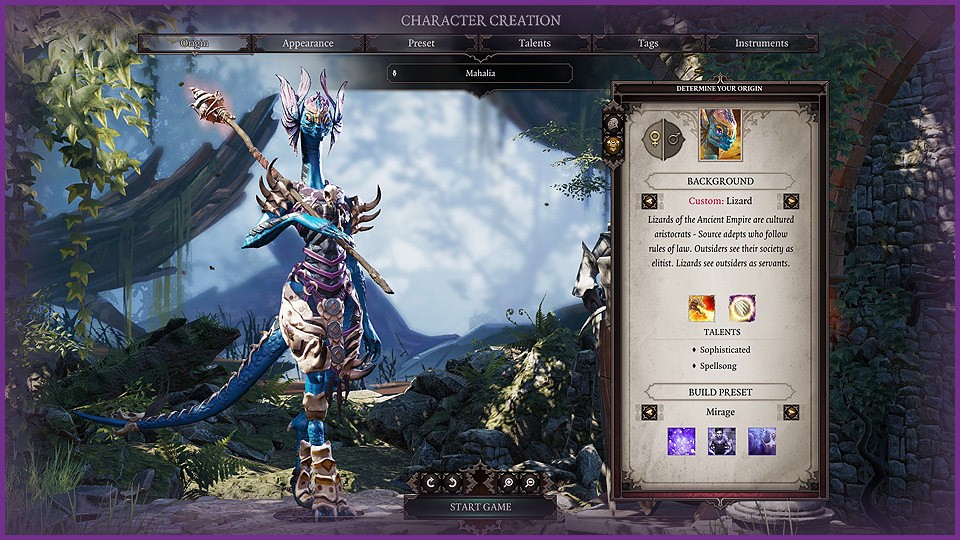Zoom out from the character
The image size is (960, 540).
(x=529, y=482)
